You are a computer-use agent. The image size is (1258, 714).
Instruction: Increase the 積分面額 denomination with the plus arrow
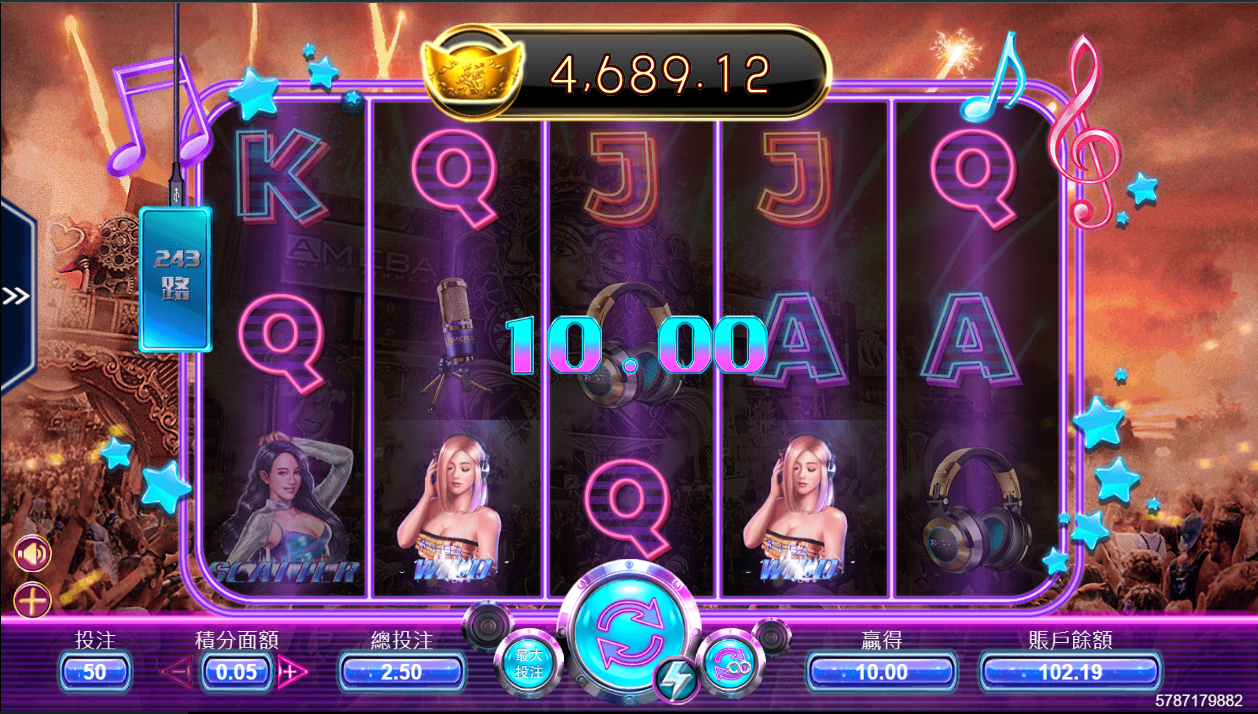pyautogui.click(x=292, y=672)
